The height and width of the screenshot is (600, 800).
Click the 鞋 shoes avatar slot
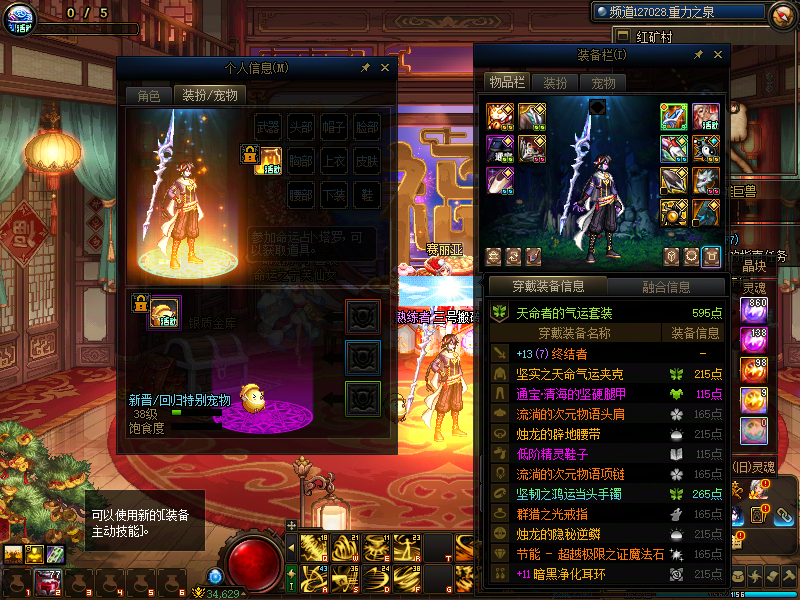pos(367,193)
